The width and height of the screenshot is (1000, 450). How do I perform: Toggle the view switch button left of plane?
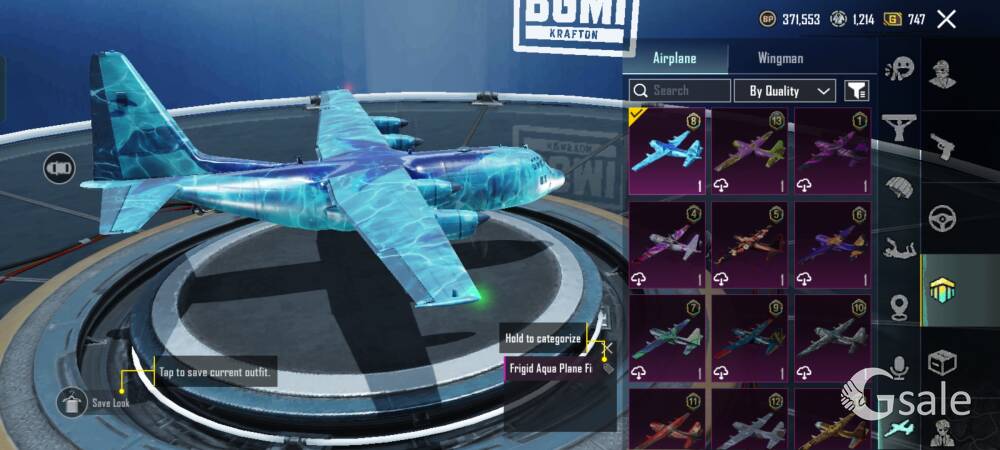pyautogui.click(x=59, y=168)
